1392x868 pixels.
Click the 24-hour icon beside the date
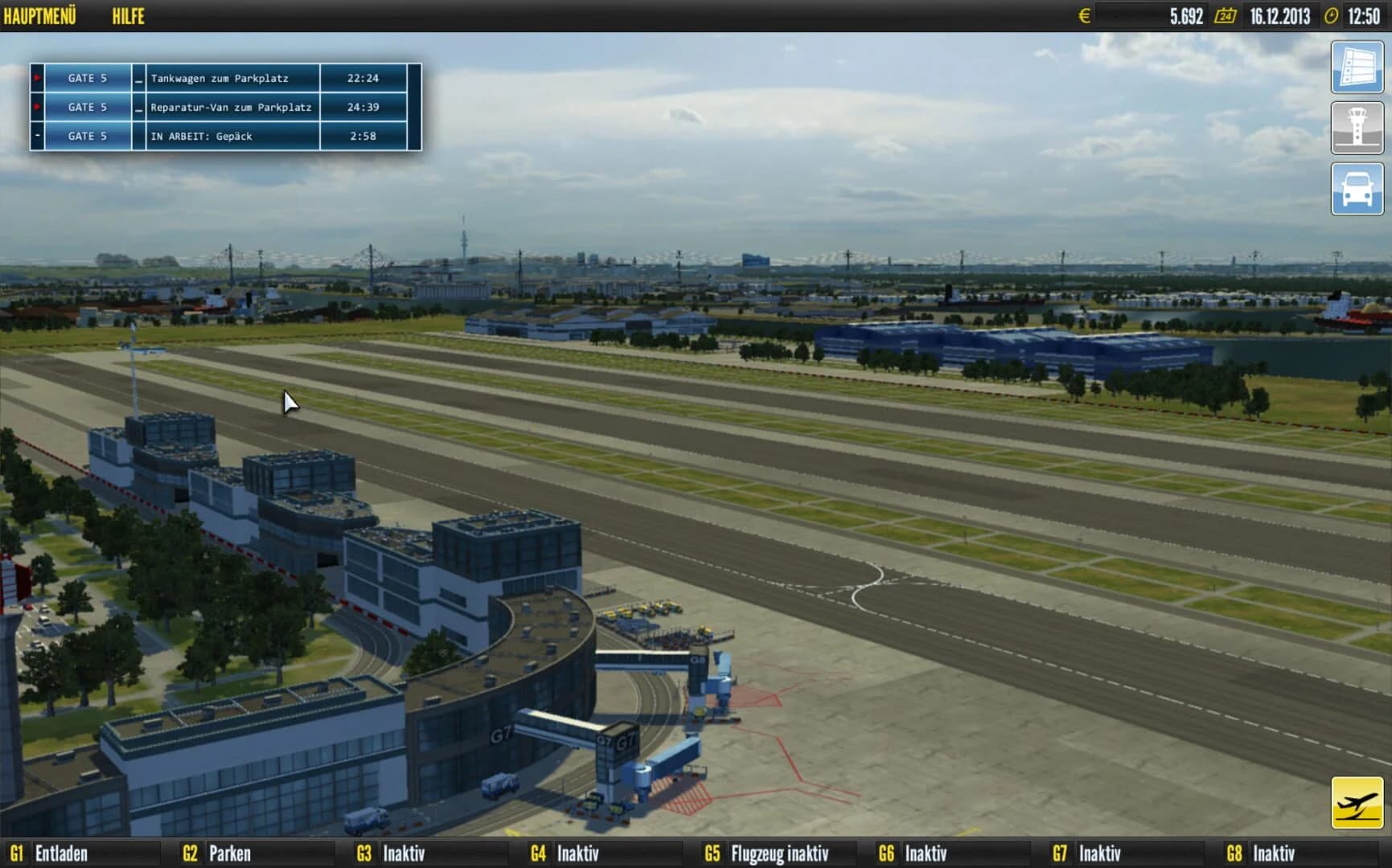tap(1226, 15)
